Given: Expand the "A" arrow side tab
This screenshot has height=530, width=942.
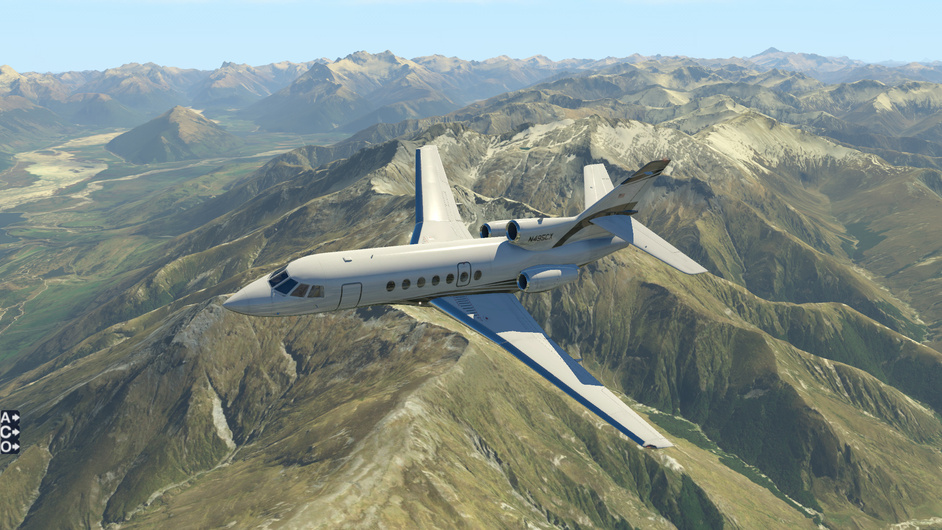Looking at the screenshot, I should pyautogui.click(x=9, y=417).
